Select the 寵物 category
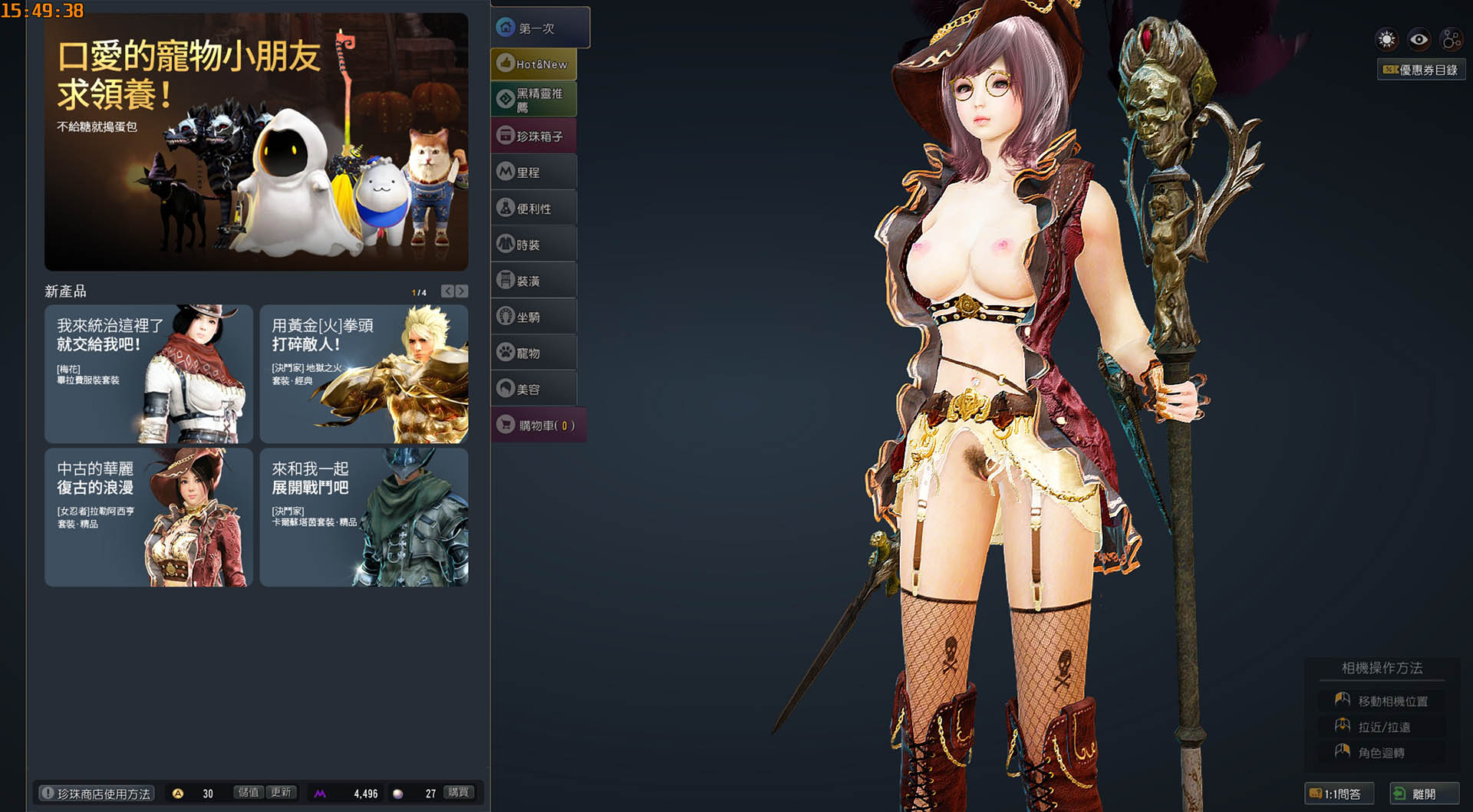This screenshot has width=1473, height=812. click(x=534, y=353)
